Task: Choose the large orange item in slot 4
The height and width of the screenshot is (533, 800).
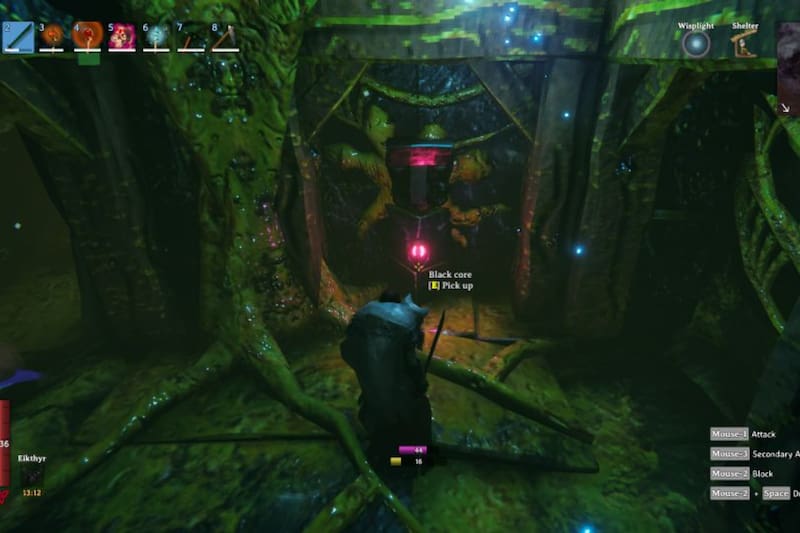Action: [87, 37]
